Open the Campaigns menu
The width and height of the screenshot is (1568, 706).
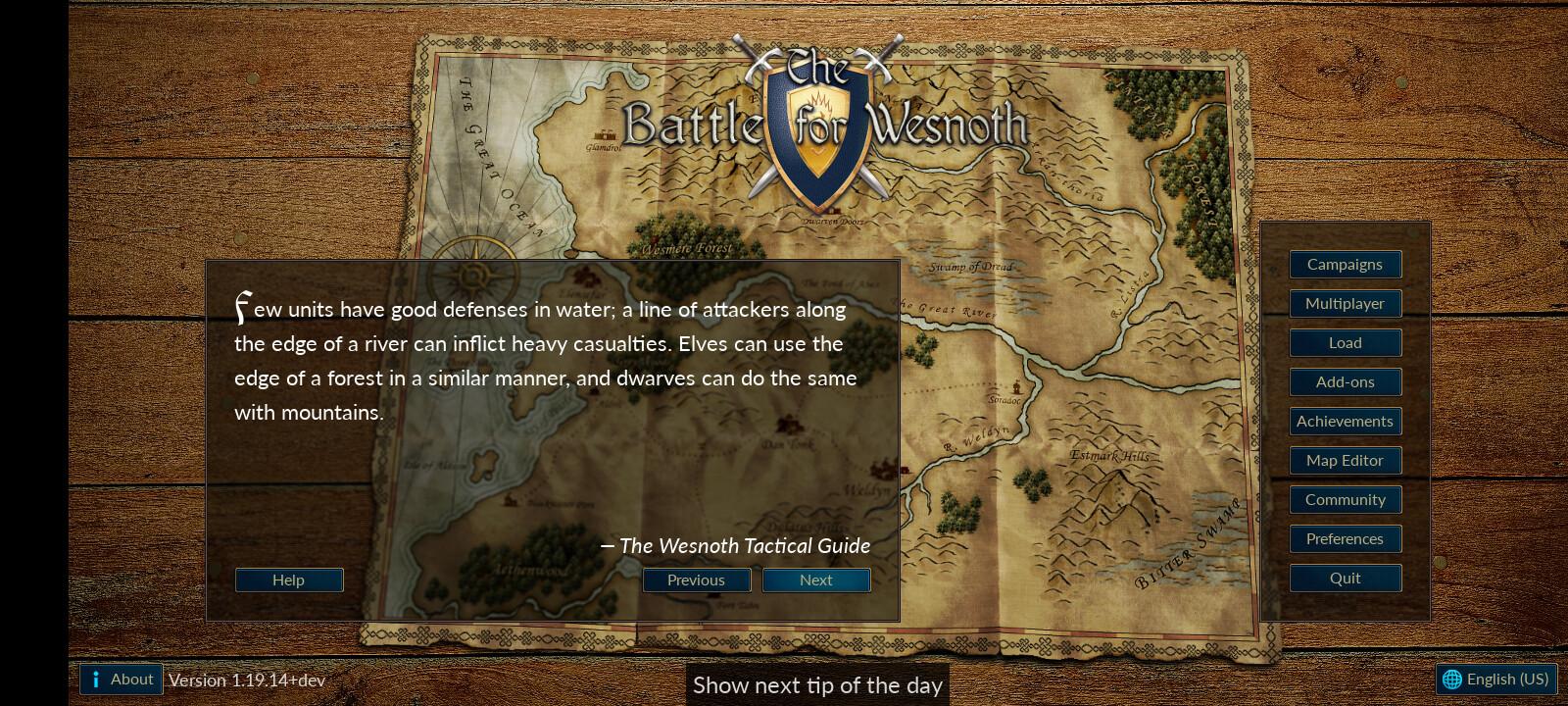[1345, 265]
